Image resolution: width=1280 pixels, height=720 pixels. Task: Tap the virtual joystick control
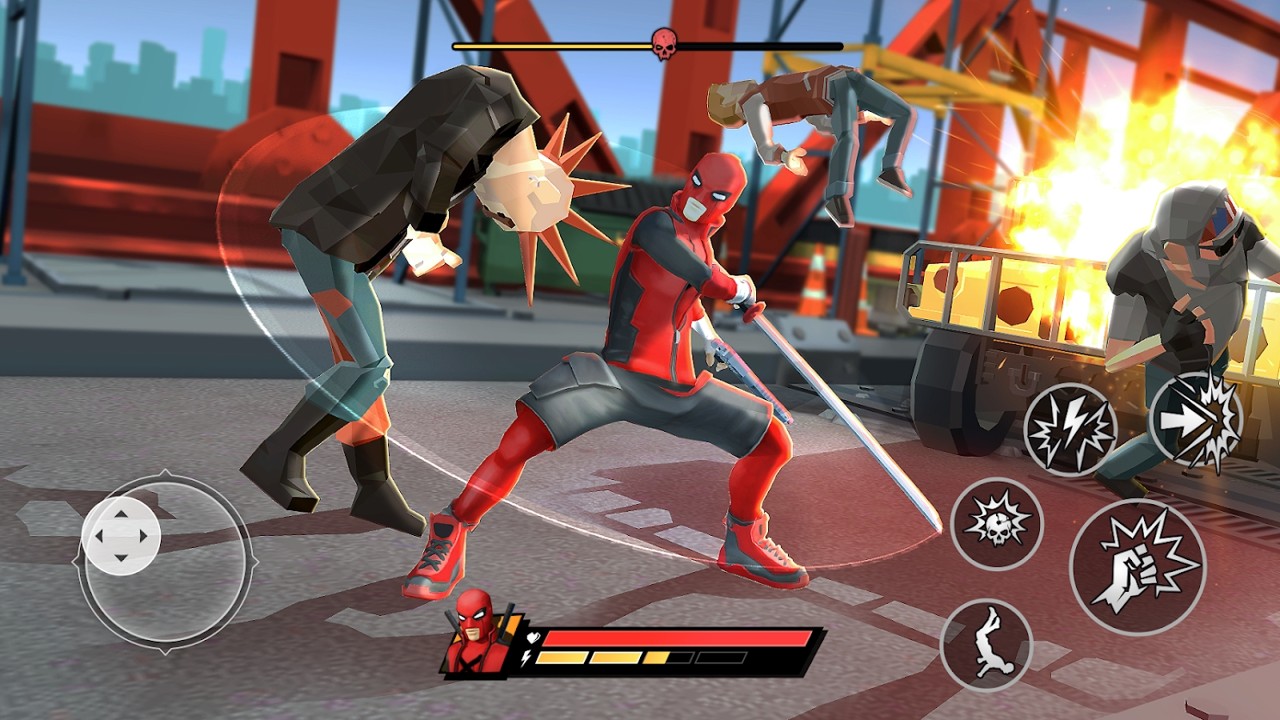coord(120,535)
